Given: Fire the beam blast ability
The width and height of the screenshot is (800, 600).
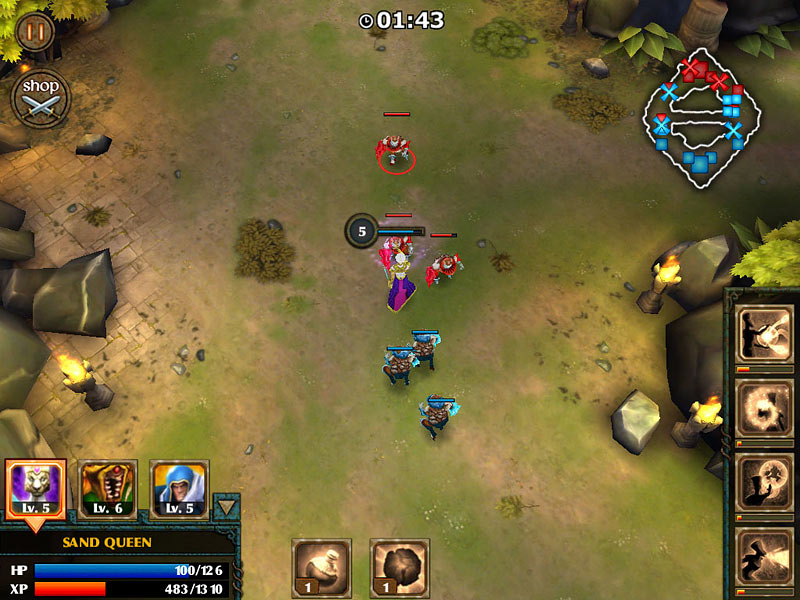Looking at the screenshot, I should coord(765,556).
